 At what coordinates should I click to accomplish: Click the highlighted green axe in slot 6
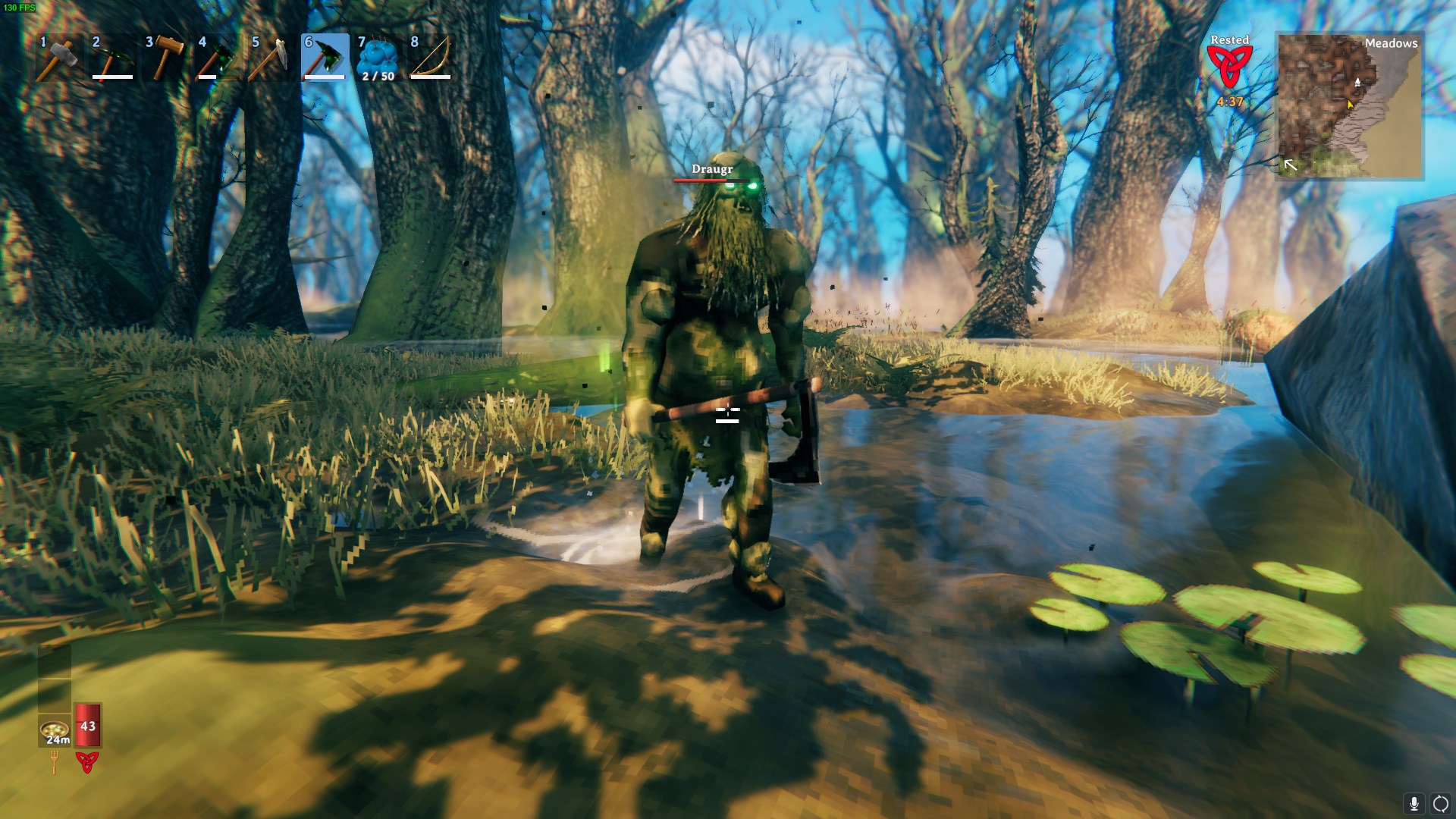(325, 58)
